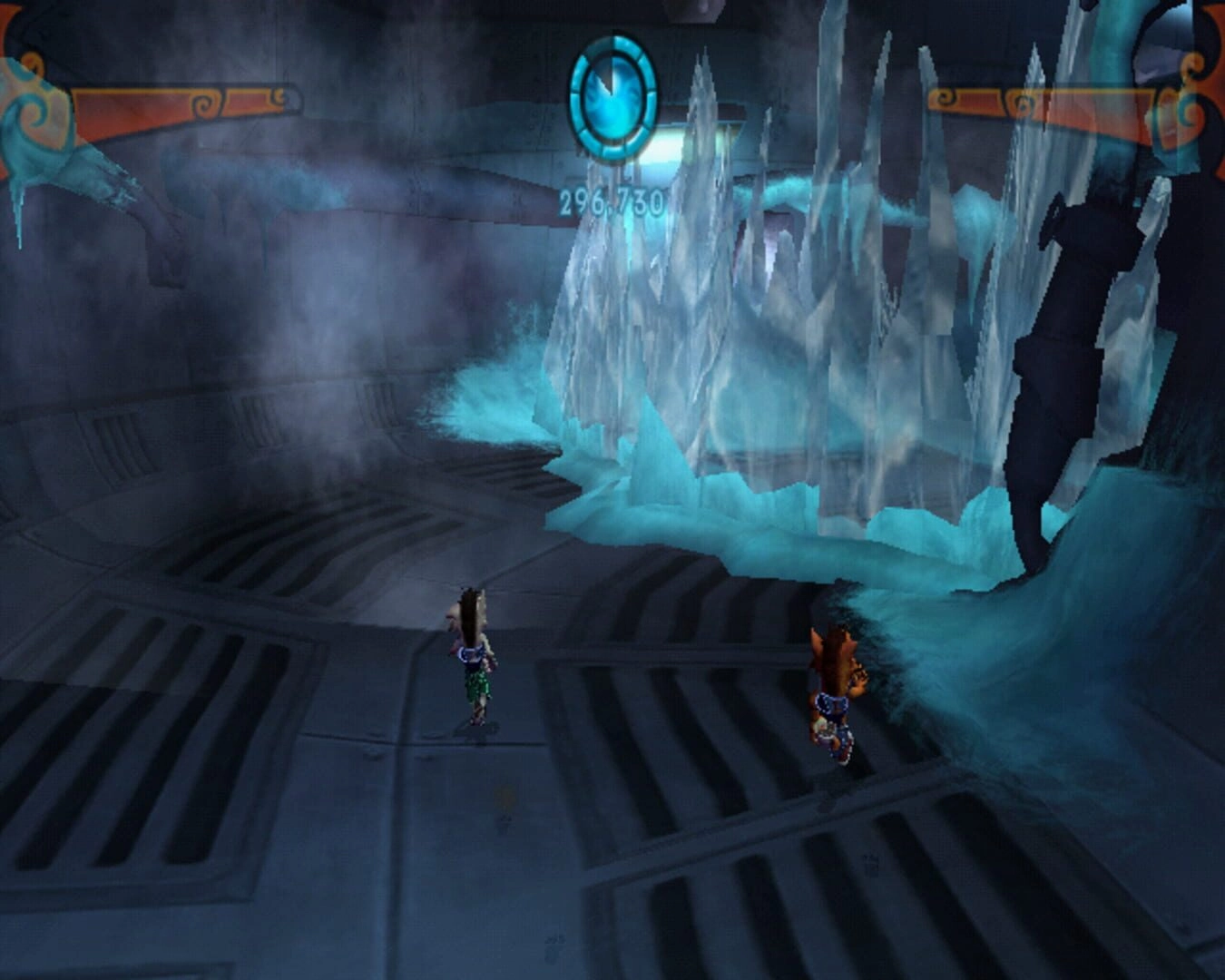Click the blue circular mojo orb icon
The height and width of the screenshot is (980, 1225).
point(612,97)
